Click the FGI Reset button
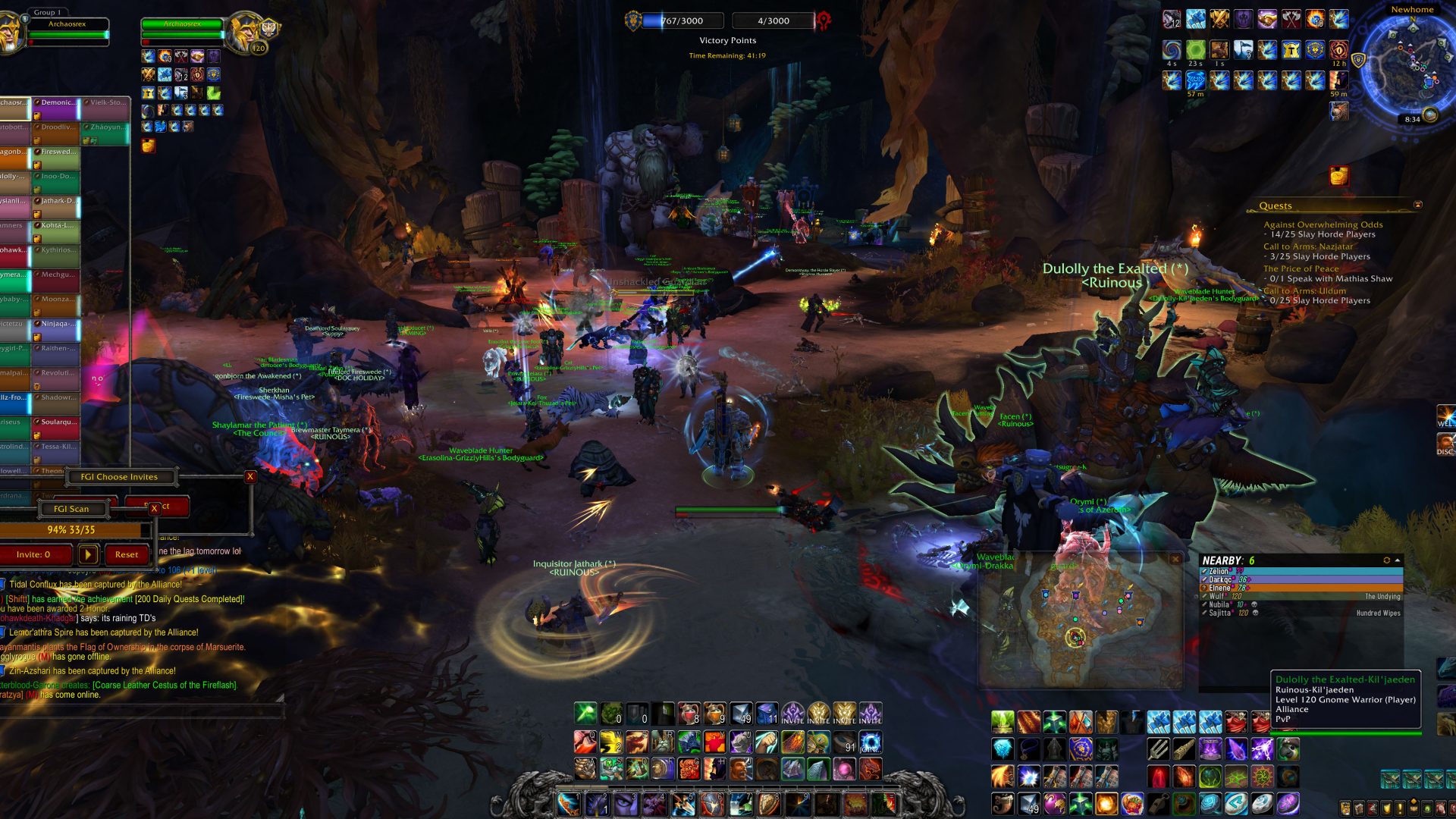The height and width of the screenshot is (819, 1456). click(127, 554)
